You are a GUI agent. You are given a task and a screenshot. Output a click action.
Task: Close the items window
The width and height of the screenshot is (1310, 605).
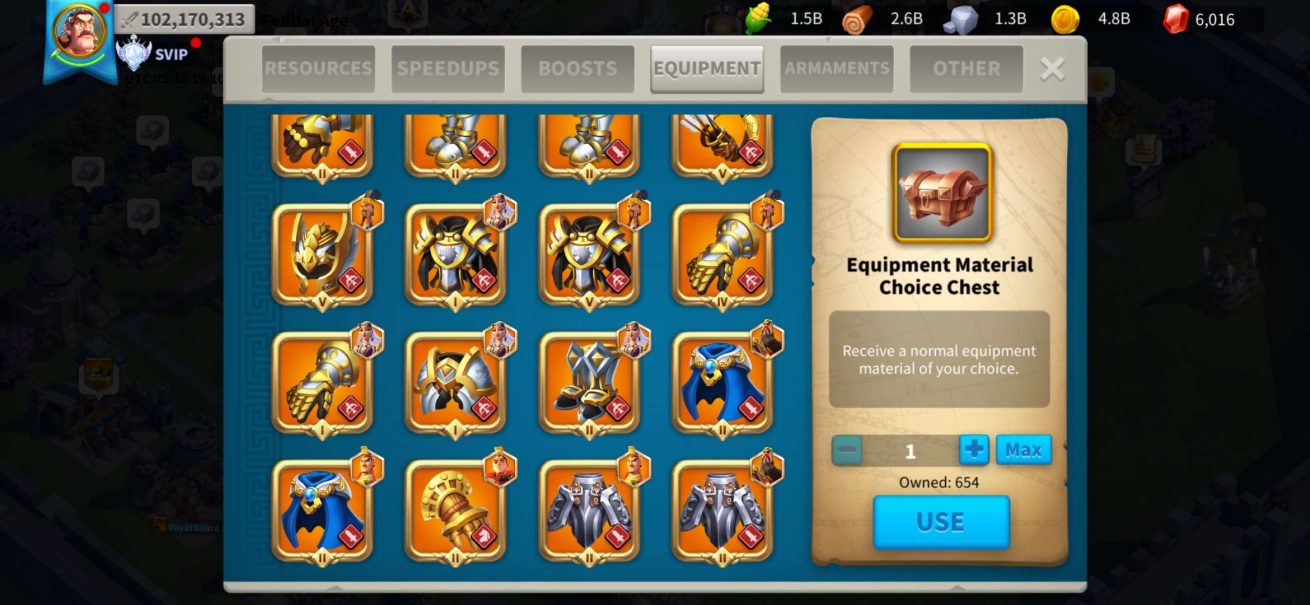click(x=1052, y=69)
